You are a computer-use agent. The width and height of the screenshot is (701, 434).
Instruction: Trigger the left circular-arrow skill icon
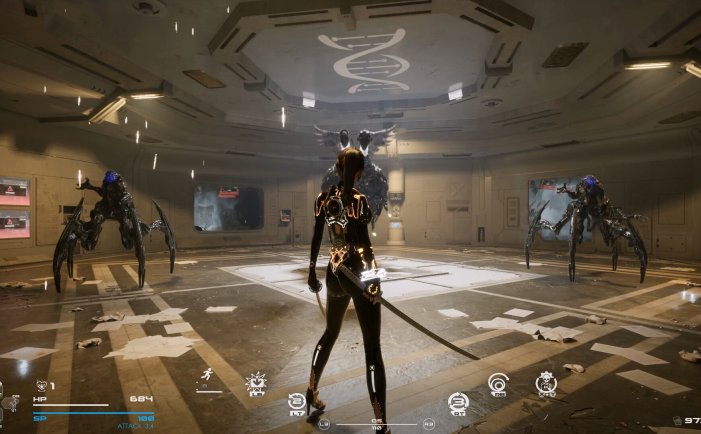pos(296,401)
